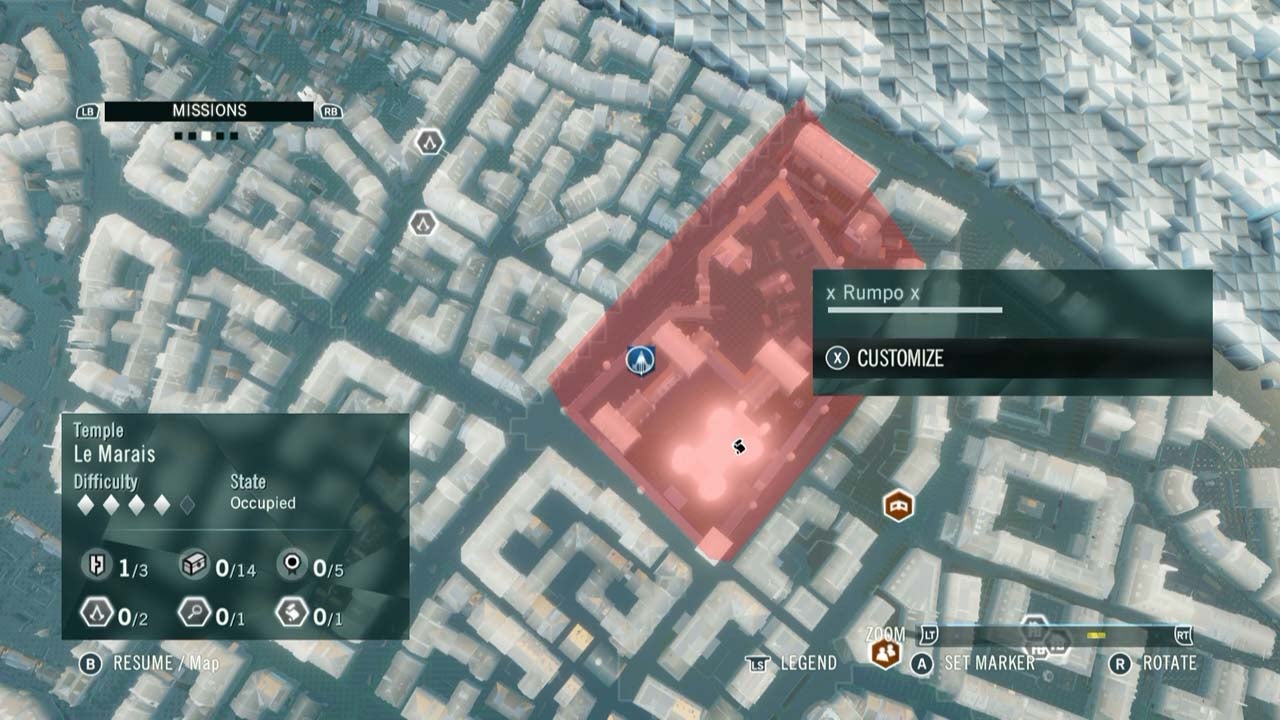Click SET MARKER at the bottom bar

point(990,662)
